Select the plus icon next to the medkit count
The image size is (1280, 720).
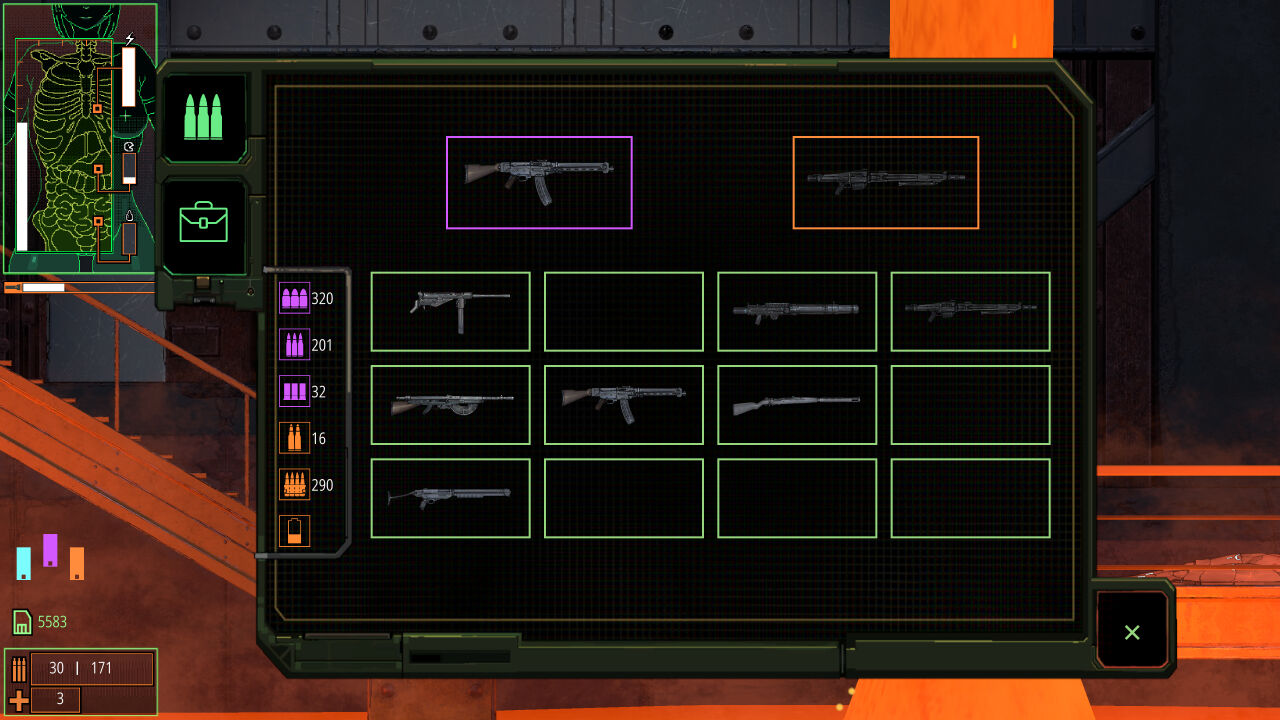coord(20,700)
